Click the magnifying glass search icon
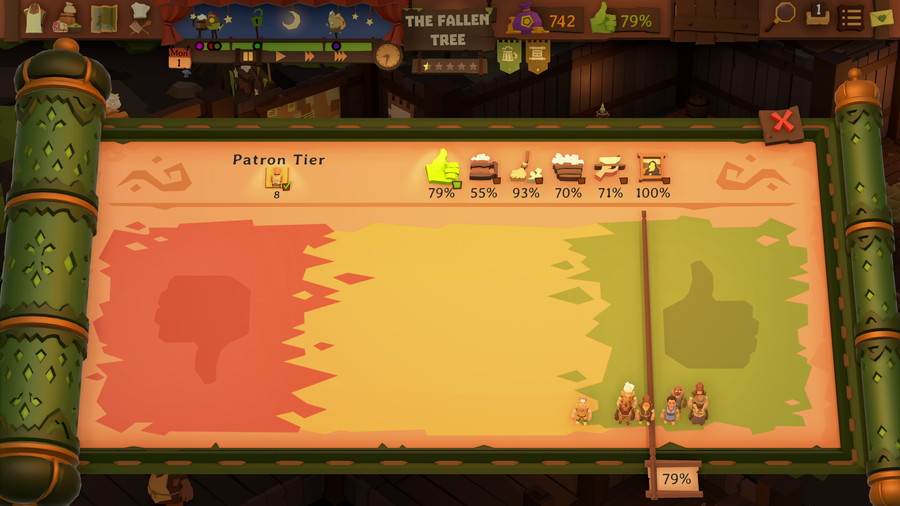900x506 pixels. (x=783, y=15)
